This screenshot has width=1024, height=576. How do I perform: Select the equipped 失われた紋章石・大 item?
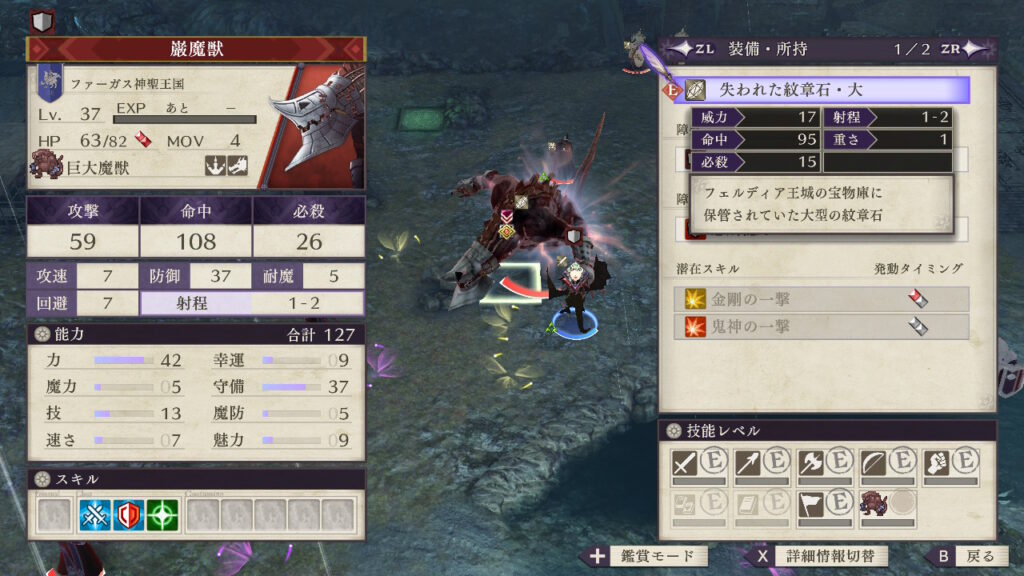(820, 90)
